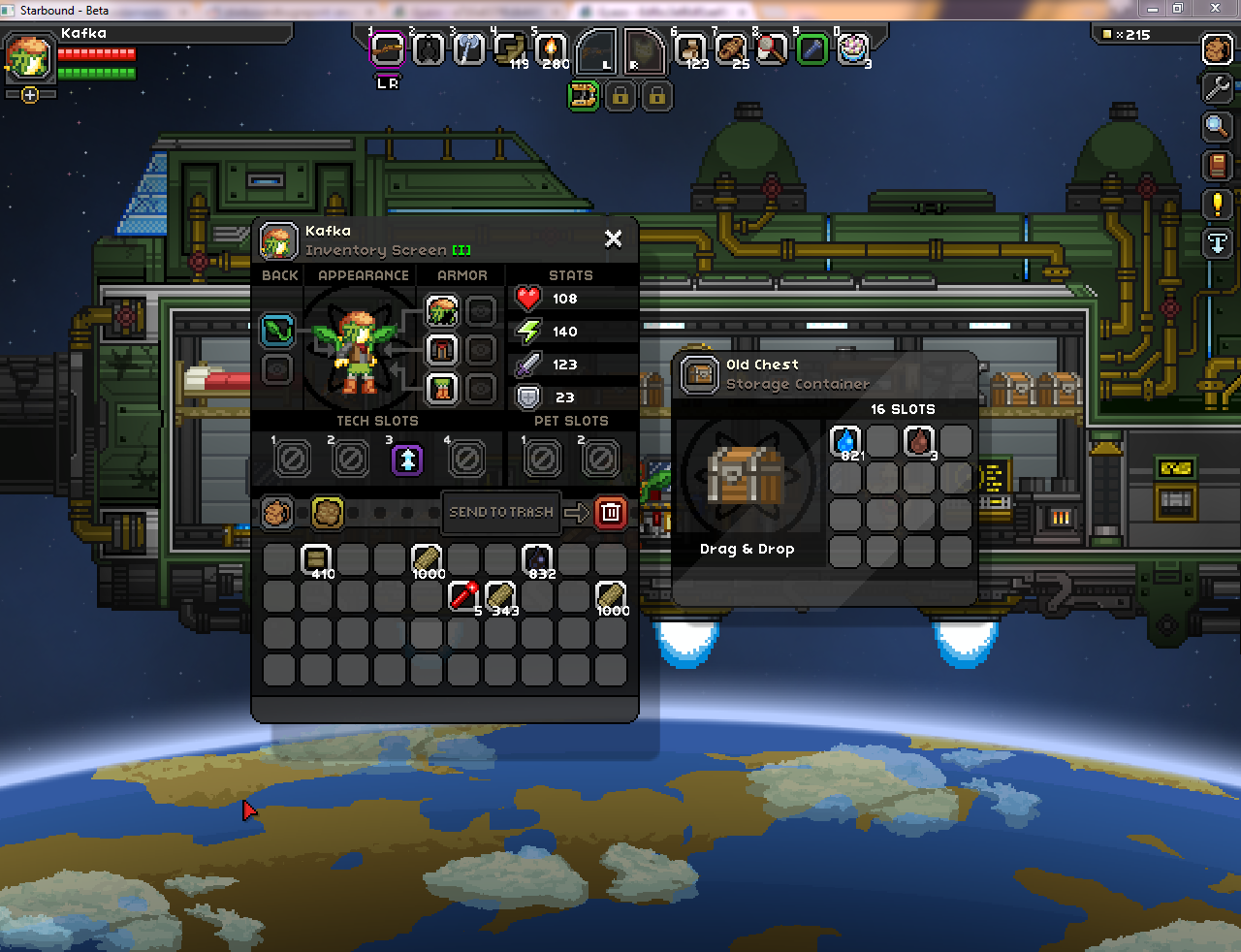Click the red trash can button
Image resolution: width=1241 pixels, height=952 pixels.
pyautogui.click(x=611, y=512)
